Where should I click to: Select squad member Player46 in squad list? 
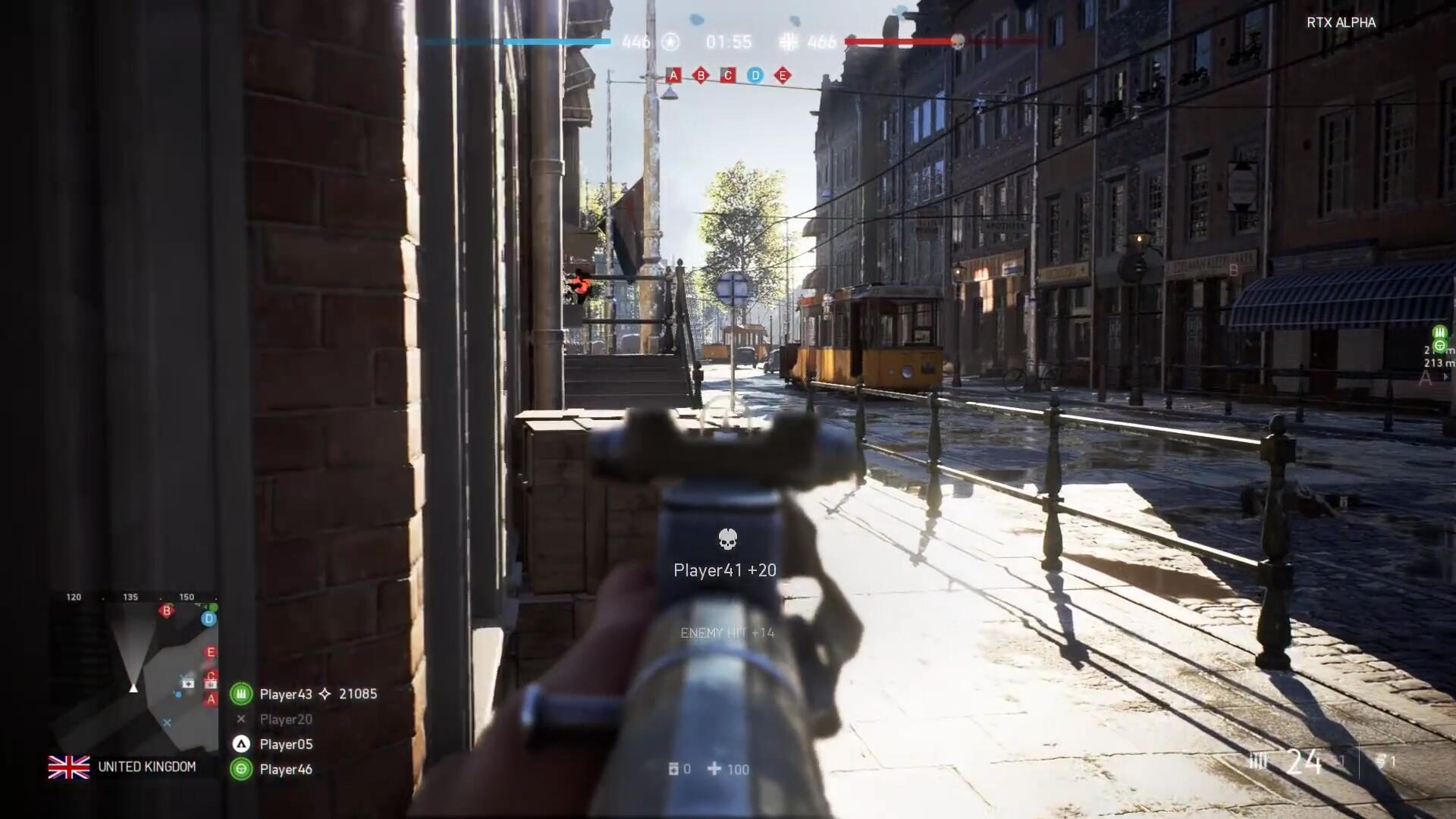(x=286, y=769)
